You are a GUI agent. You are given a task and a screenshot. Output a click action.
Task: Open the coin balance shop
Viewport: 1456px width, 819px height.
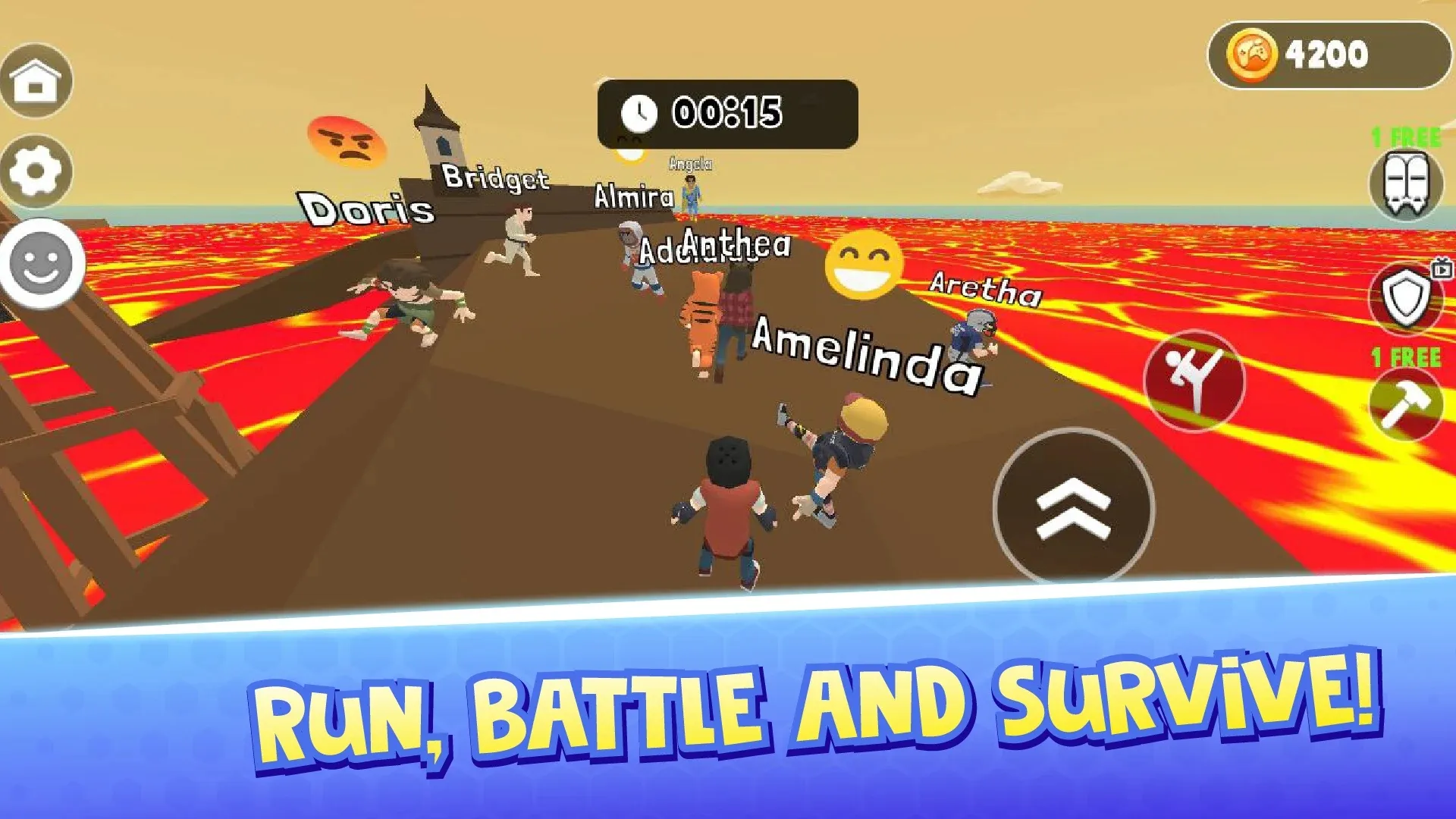pyautogui.click(x=1327, y=55)
